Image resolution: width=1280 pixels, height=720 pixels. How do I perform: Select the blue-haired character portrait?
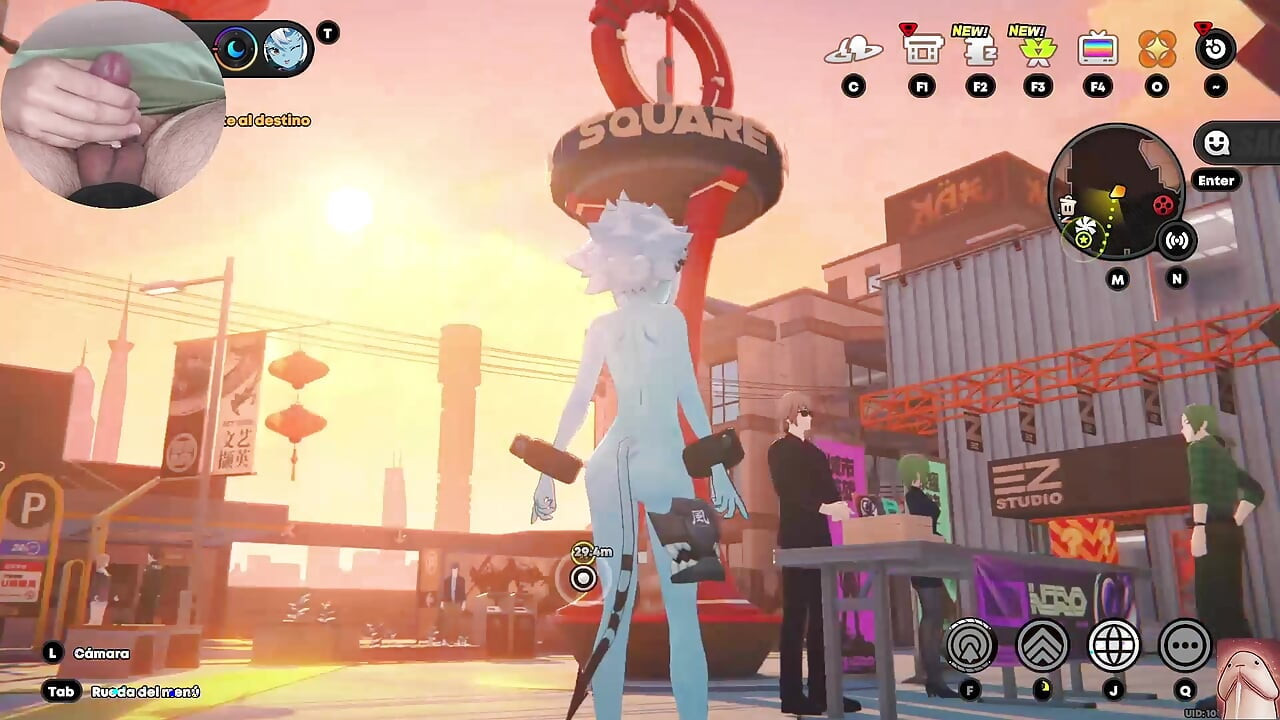point(285,49)
